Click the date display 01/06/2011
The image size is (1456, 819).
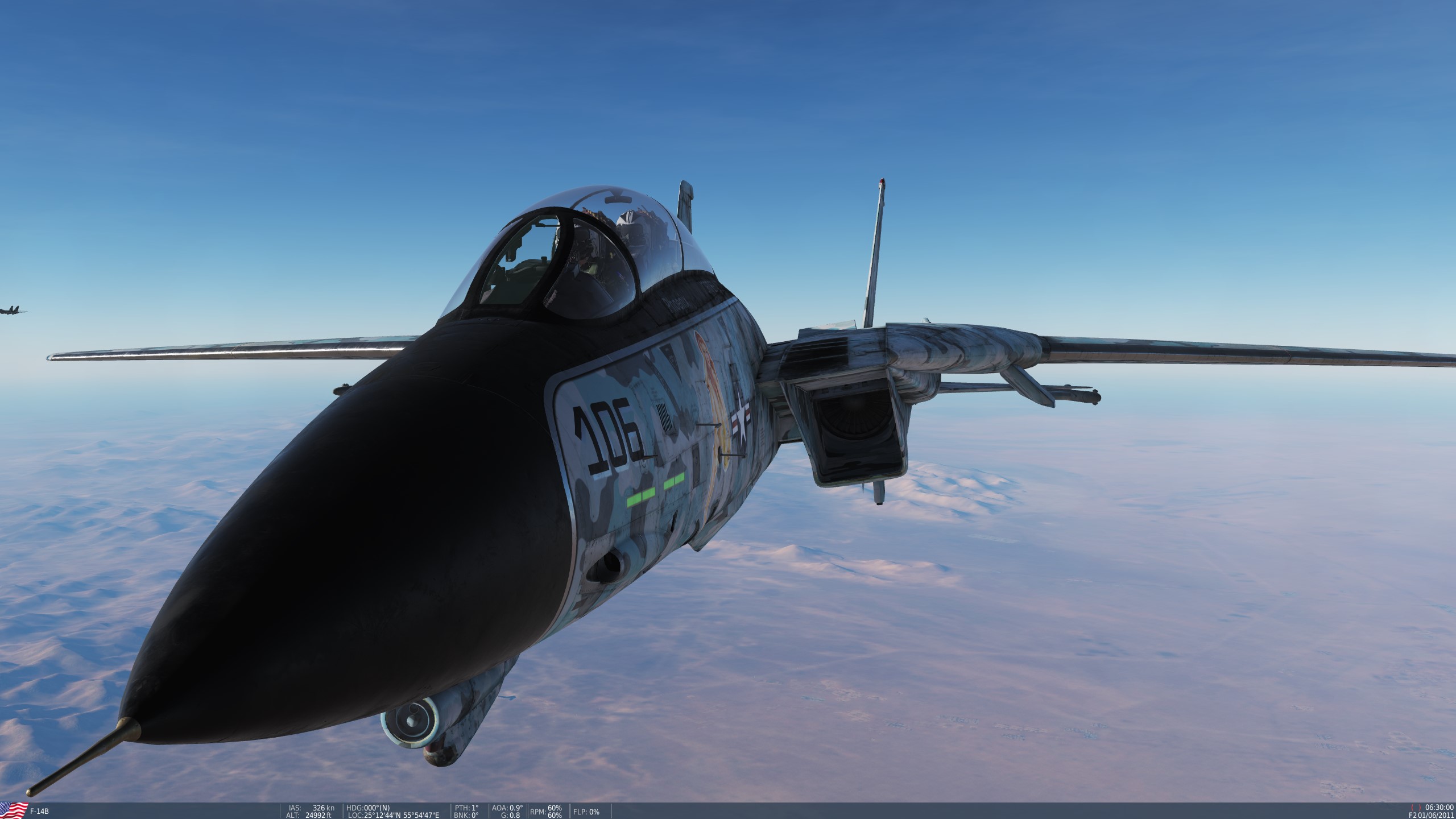(1437, 816)
